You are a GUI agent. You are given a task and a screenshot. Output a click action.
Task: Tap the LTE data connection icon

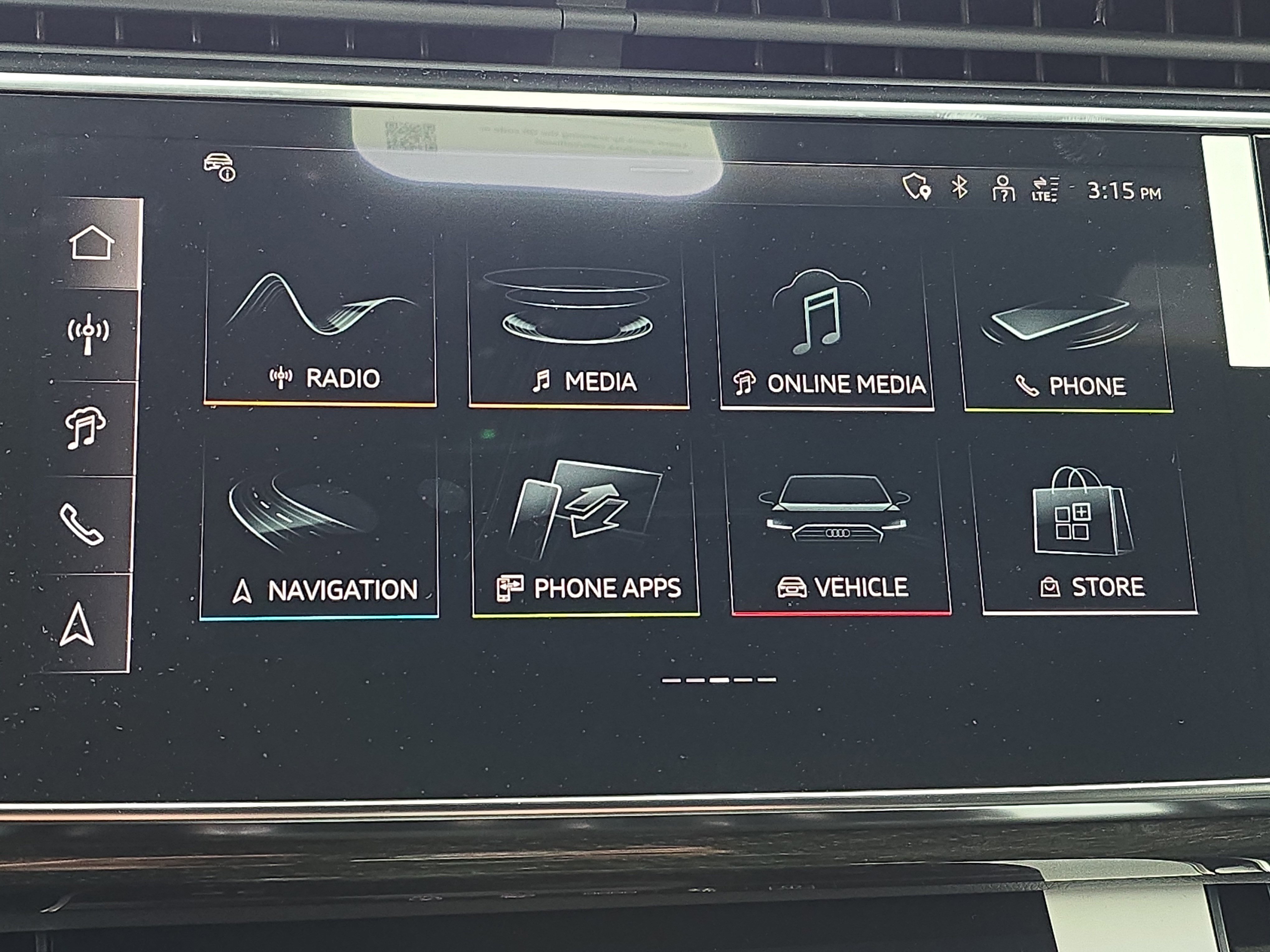(1044, 189)
